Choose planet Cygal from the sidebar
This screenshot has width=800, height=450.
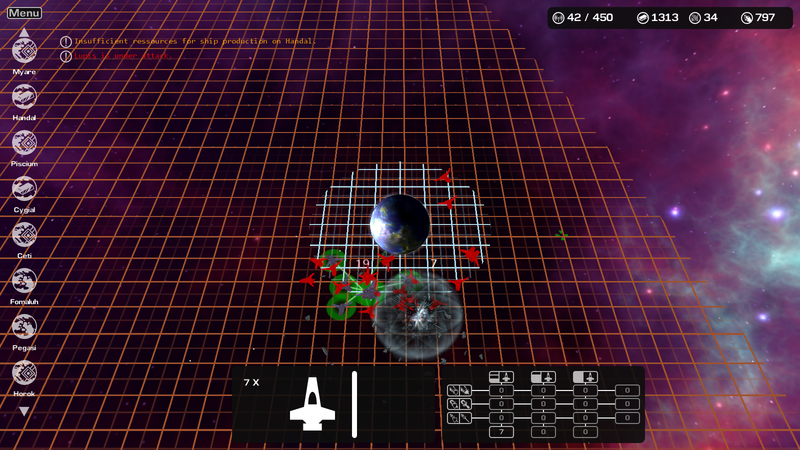[24, 188]
